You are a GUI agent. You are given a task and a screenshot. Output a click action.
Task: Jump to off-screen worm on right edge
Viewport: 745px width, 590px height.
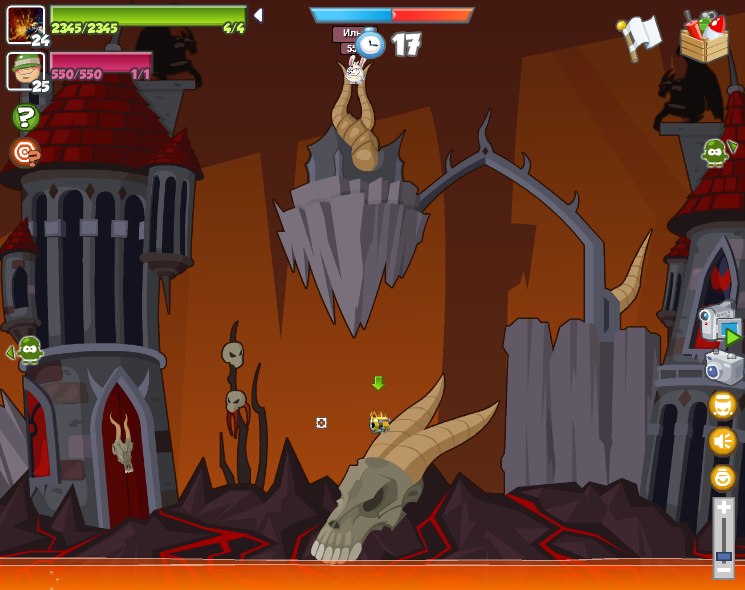[x=716, y=152]
